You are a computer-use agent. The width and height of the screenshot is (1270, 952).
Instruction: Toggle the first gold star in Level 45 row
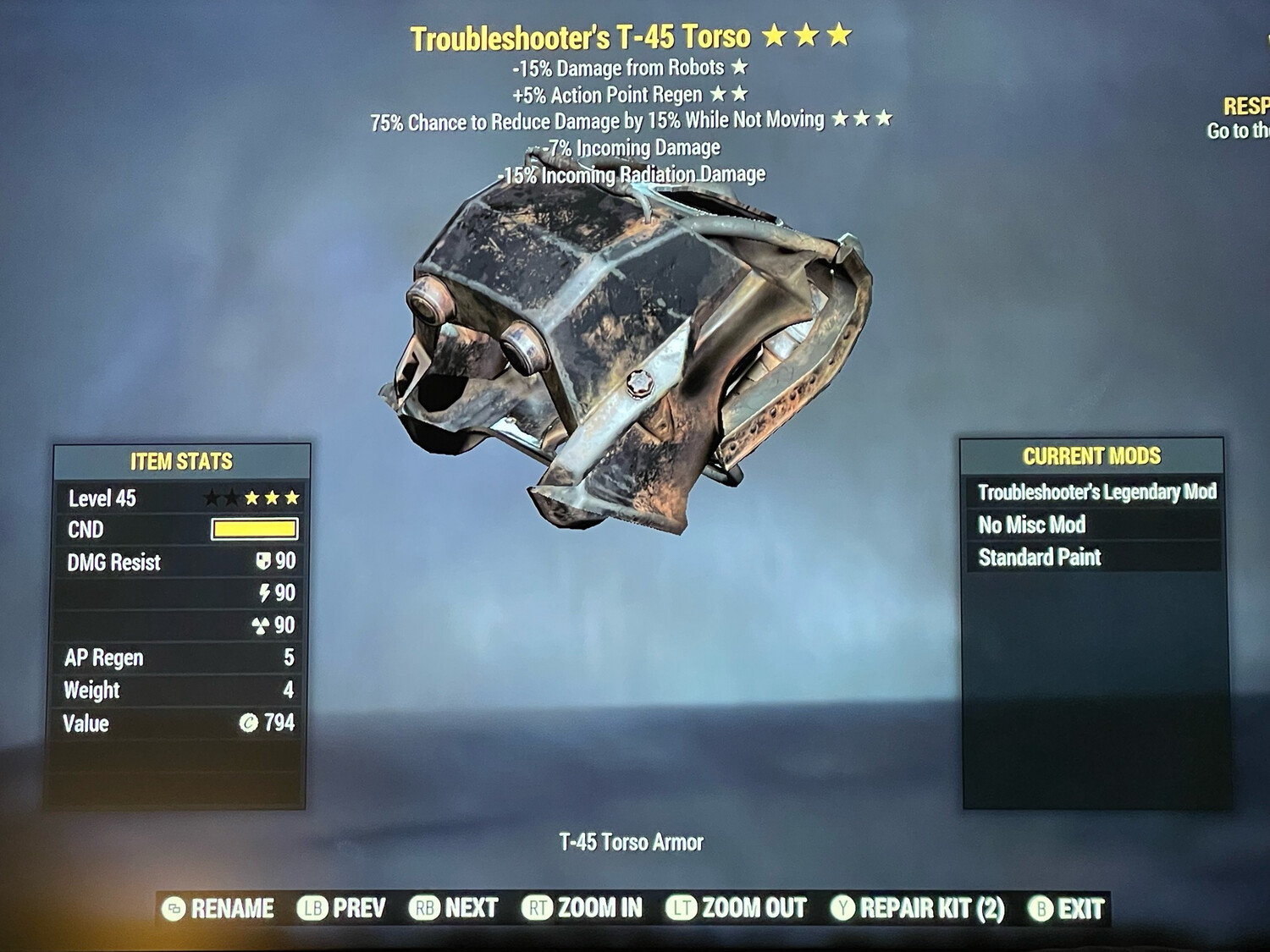pos(251,498)
